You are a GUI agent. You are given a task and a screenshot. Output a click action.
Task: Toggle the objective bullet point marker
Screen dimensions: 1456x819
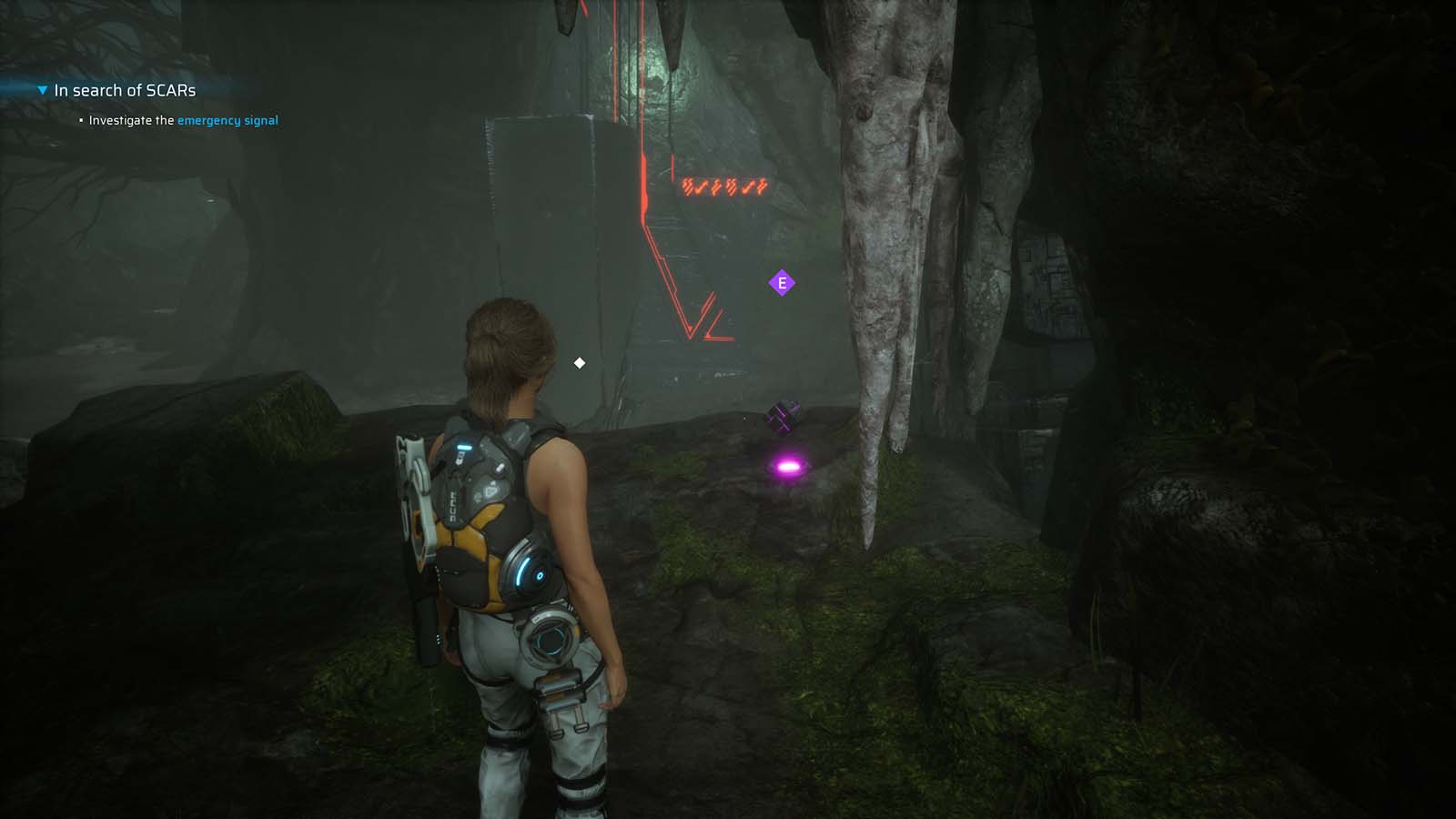(x=82, y=119)
